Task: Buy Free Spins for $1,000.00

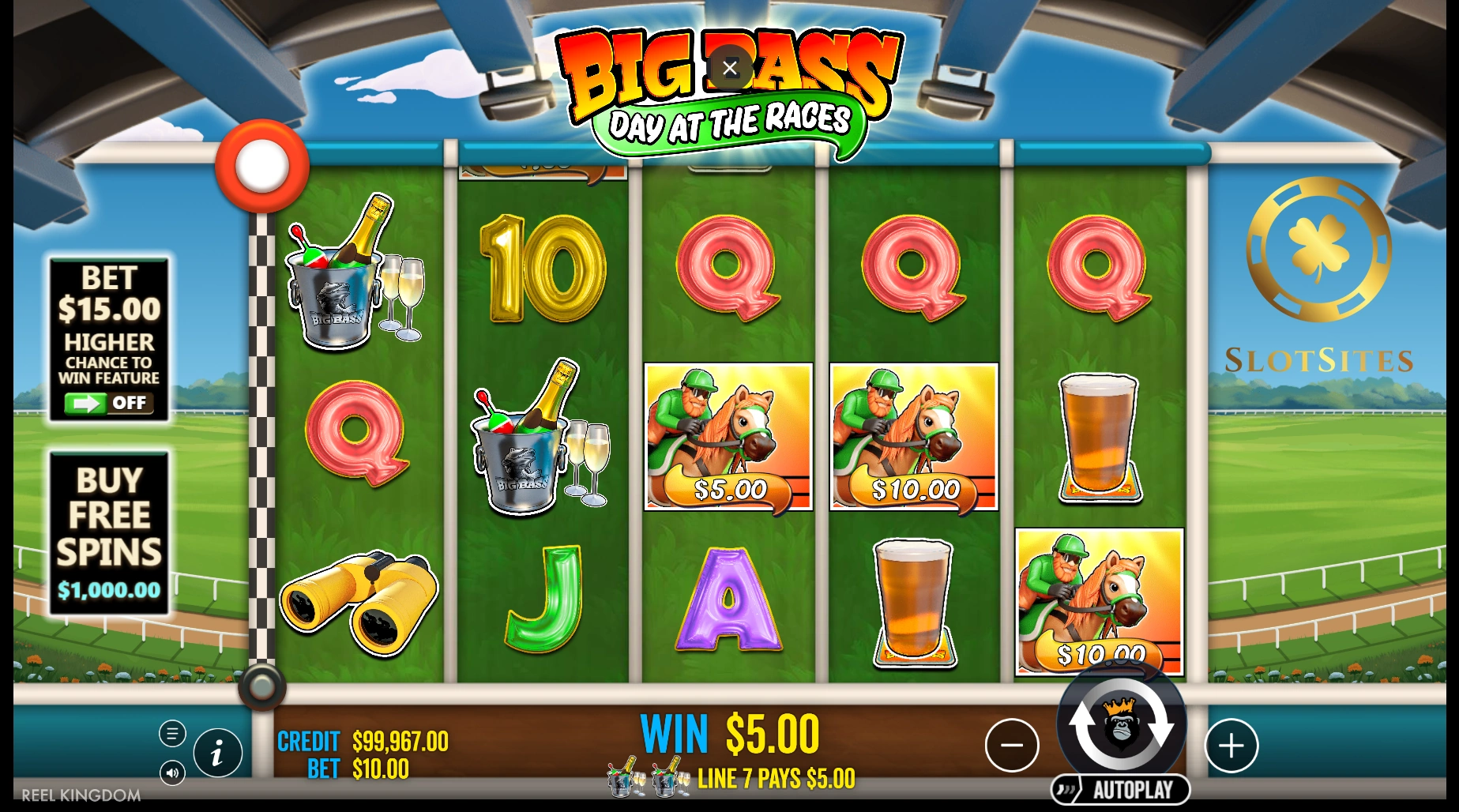Action: [109, 532]
